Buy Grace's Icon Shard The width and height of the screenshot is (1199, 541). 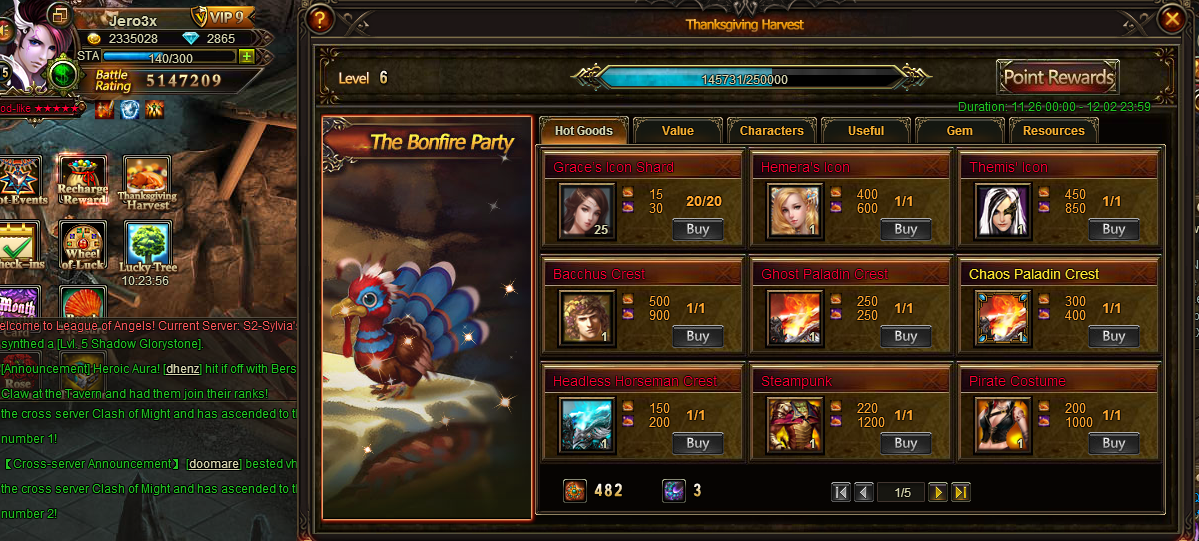pos(698,229)
